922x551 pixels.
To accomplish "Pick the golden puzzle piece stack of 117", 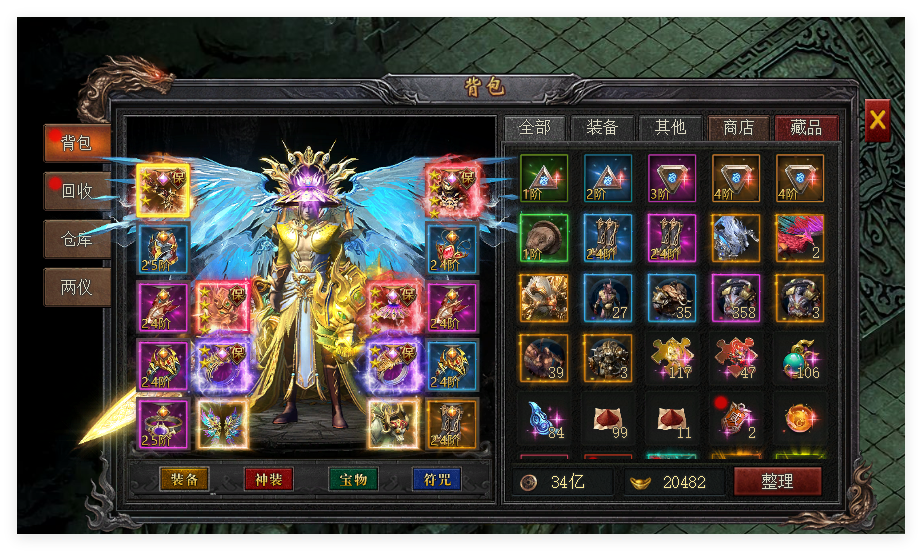I will (x=672, y=358).
